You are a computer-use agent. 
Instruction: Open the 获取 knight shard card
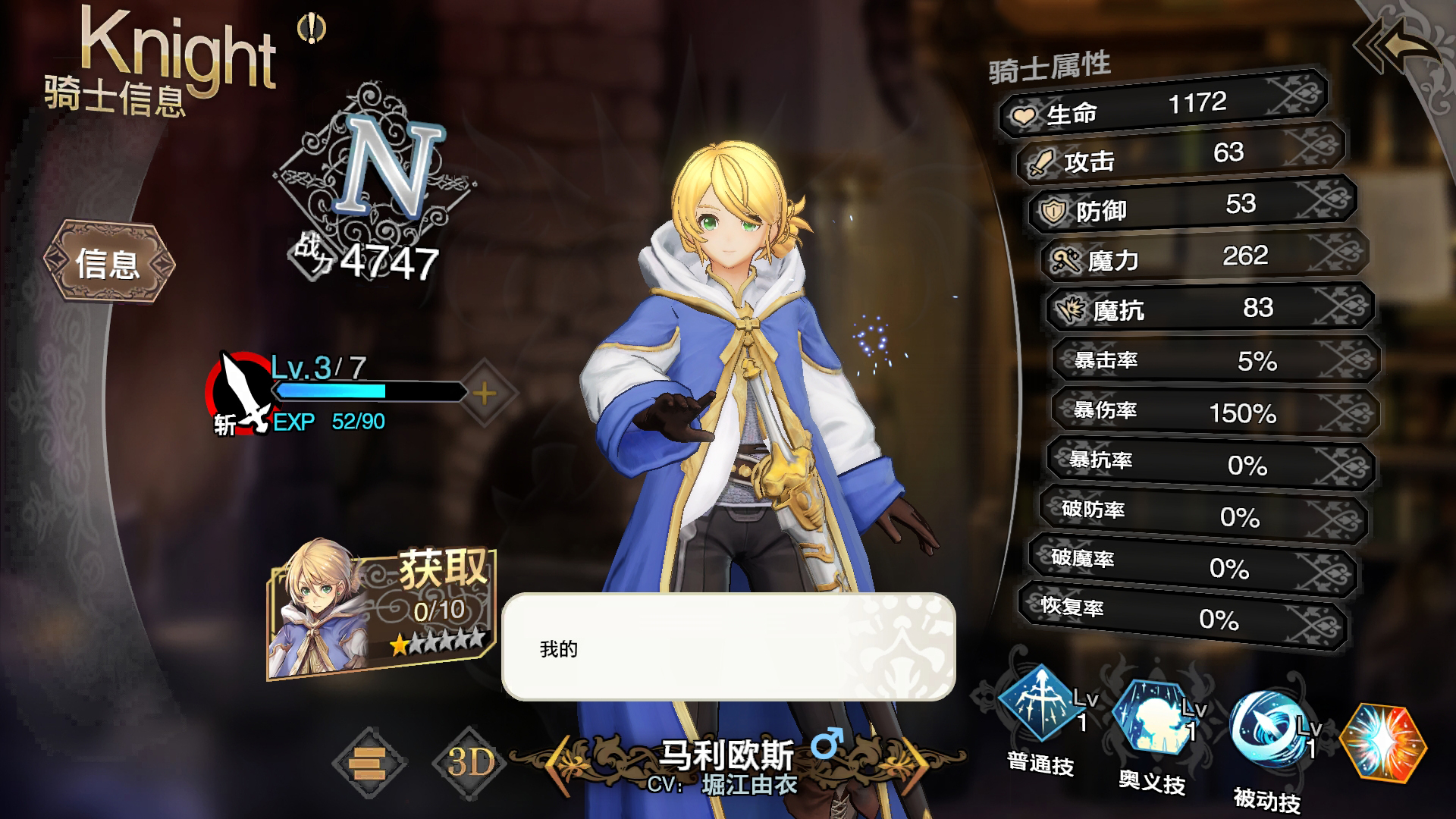(381, 610)
